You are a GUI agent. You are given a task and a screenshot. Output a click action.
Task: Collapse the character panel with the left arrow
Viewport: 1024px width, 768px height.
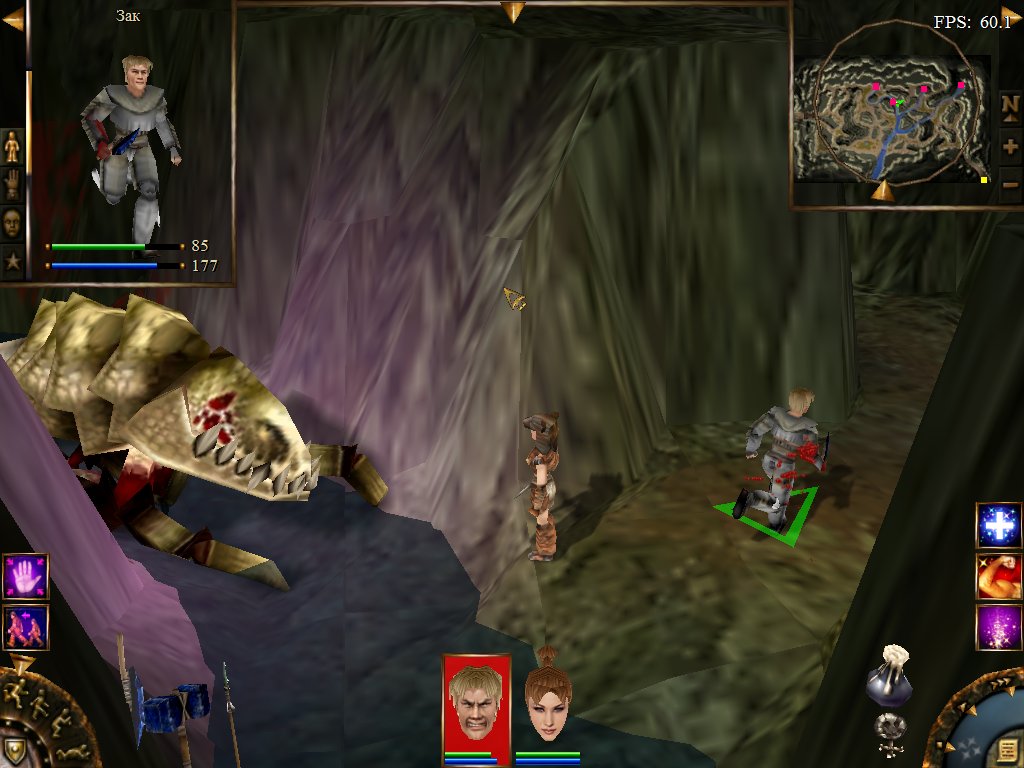12,19
